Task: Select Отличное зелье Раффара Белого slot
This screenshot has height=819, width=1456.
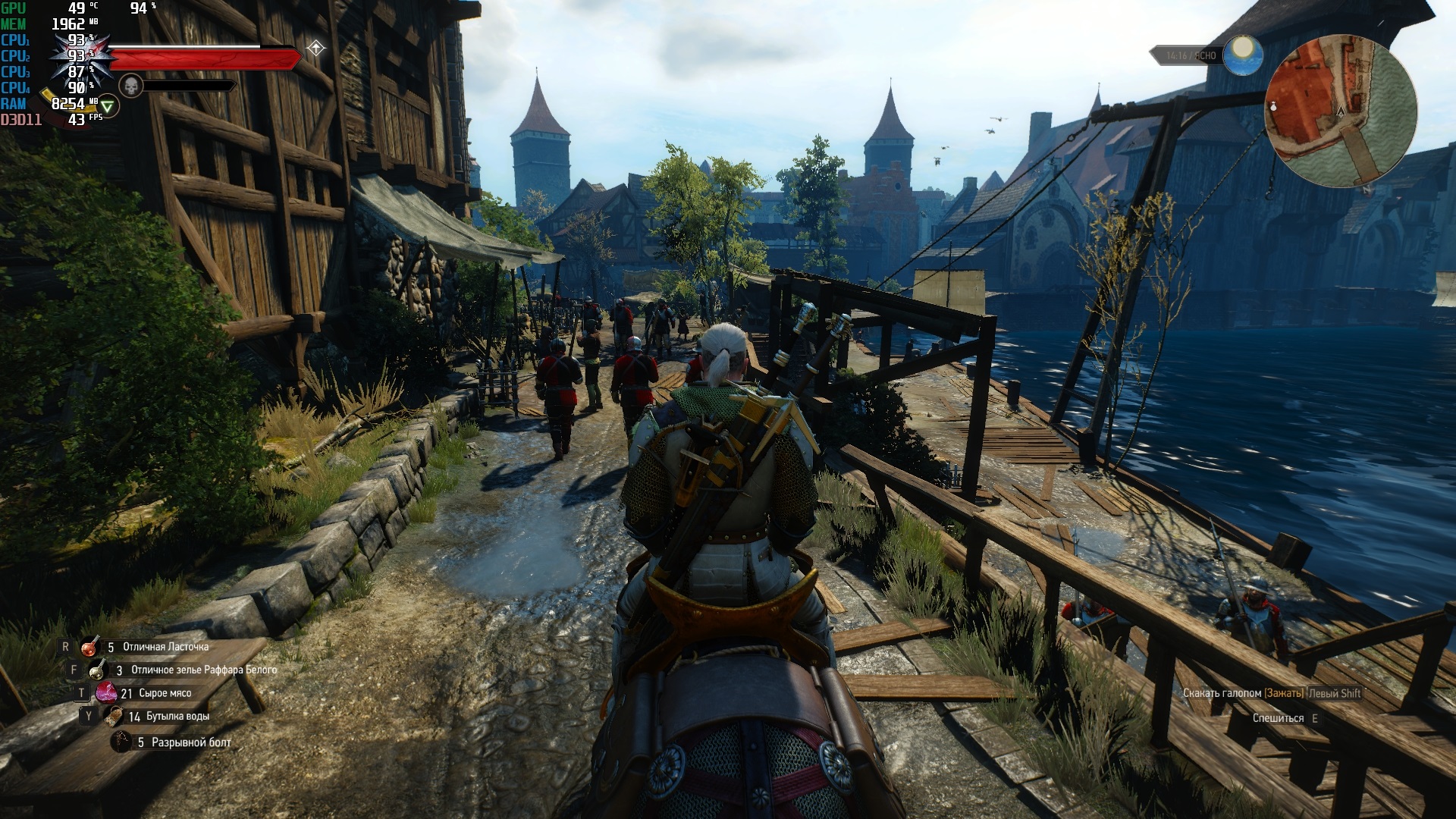Action: pos(98,670)
